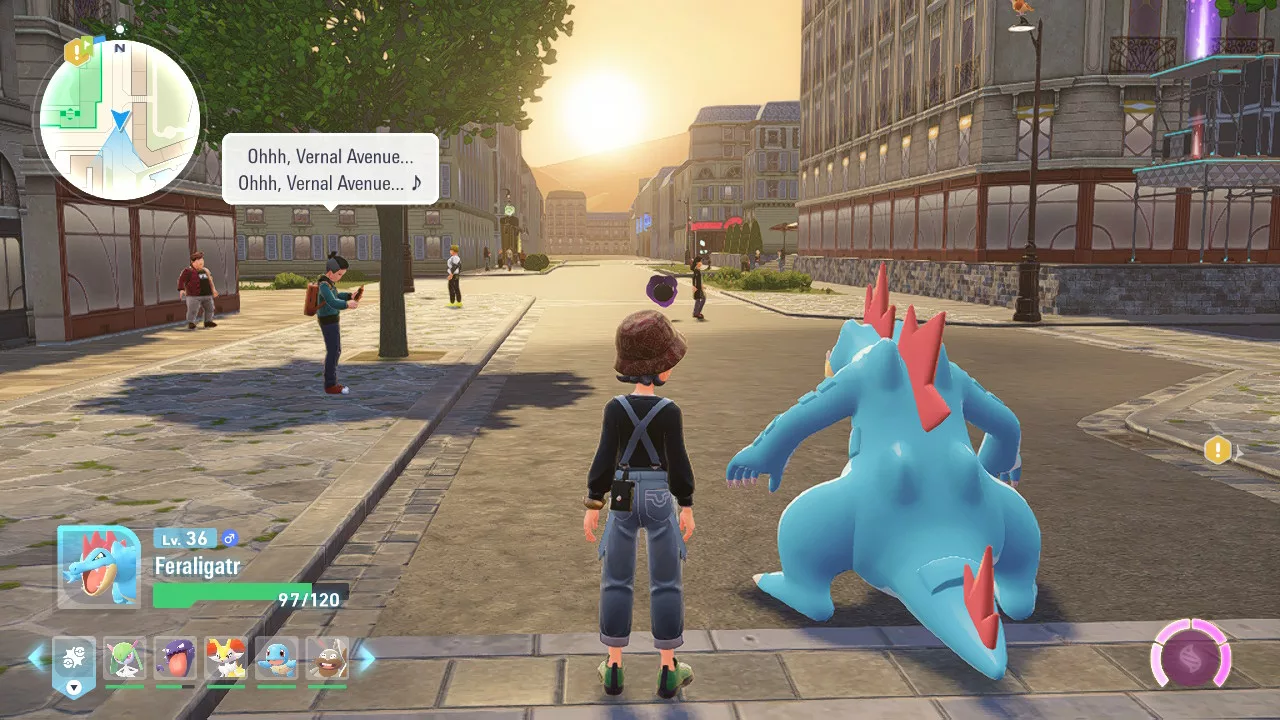Viewport: 1280px width, 720px height.
Task: Choose the purple Pokémon with its tongue out
Action: point(175,659)
